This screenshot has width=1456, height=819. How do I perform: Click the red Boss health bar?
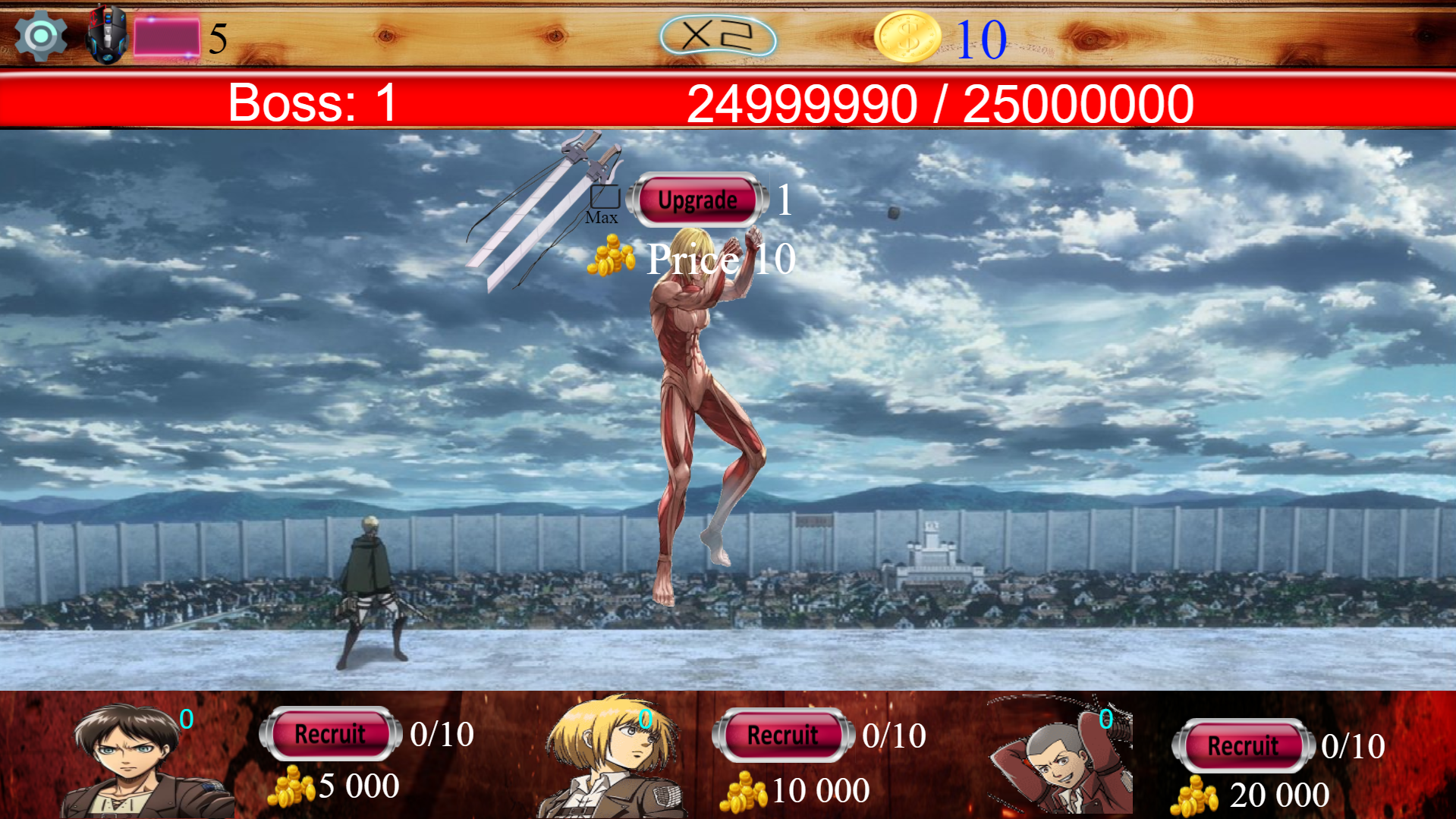tap(728, 101)
